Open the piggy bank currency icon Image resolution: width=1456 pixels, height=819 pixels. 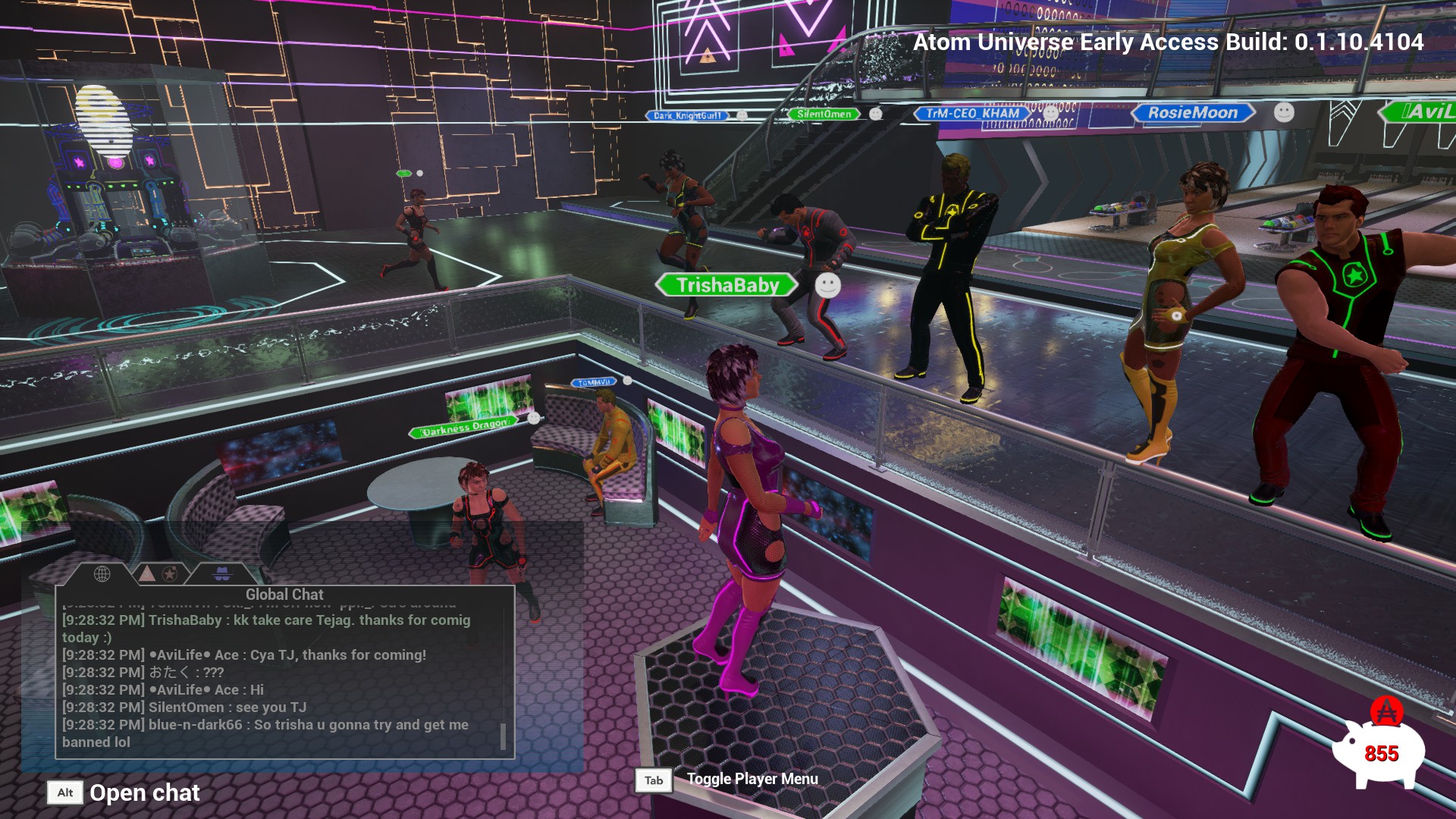point(1379,749)
